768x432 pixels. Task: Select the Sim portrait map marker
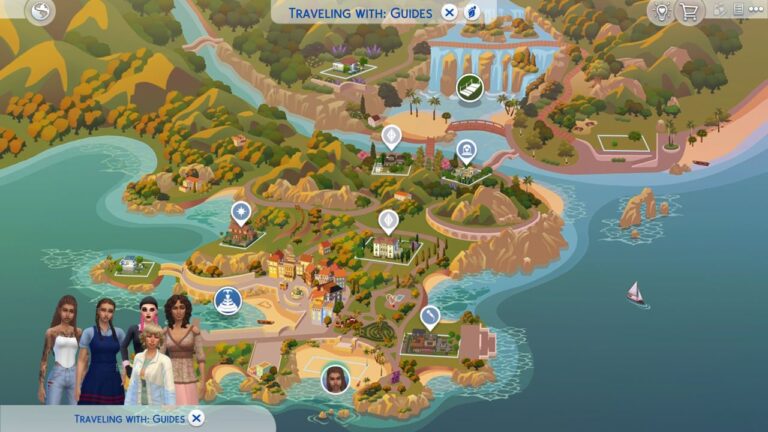333,379
